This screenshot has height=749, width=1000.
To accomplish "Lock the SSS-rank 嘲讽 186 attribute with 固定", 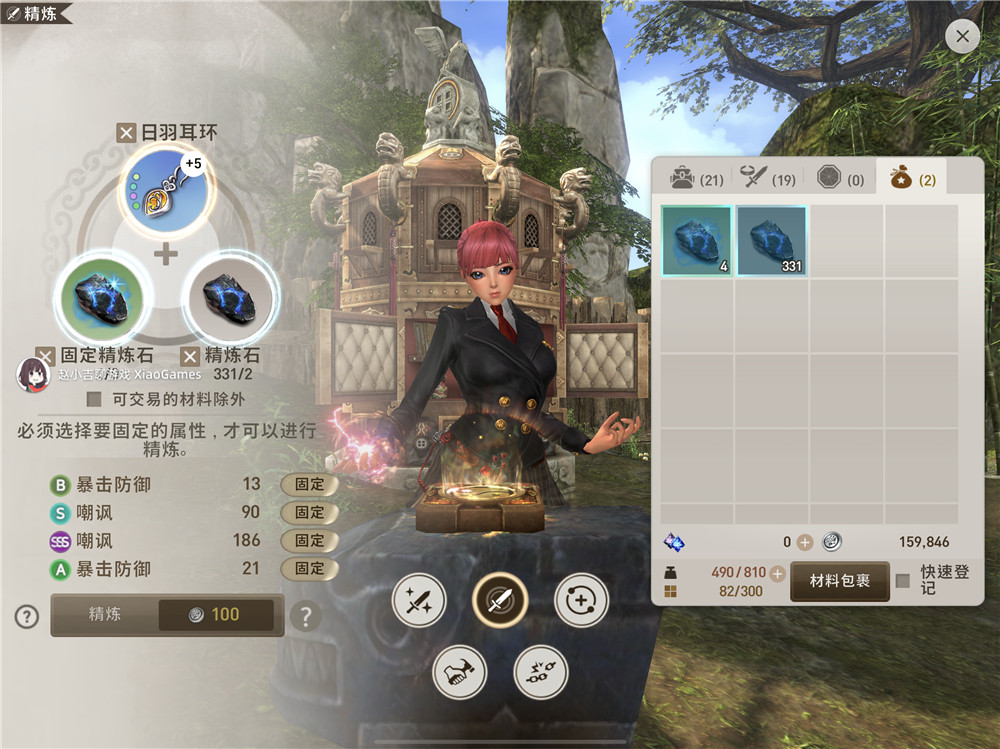I will point(309,541).
